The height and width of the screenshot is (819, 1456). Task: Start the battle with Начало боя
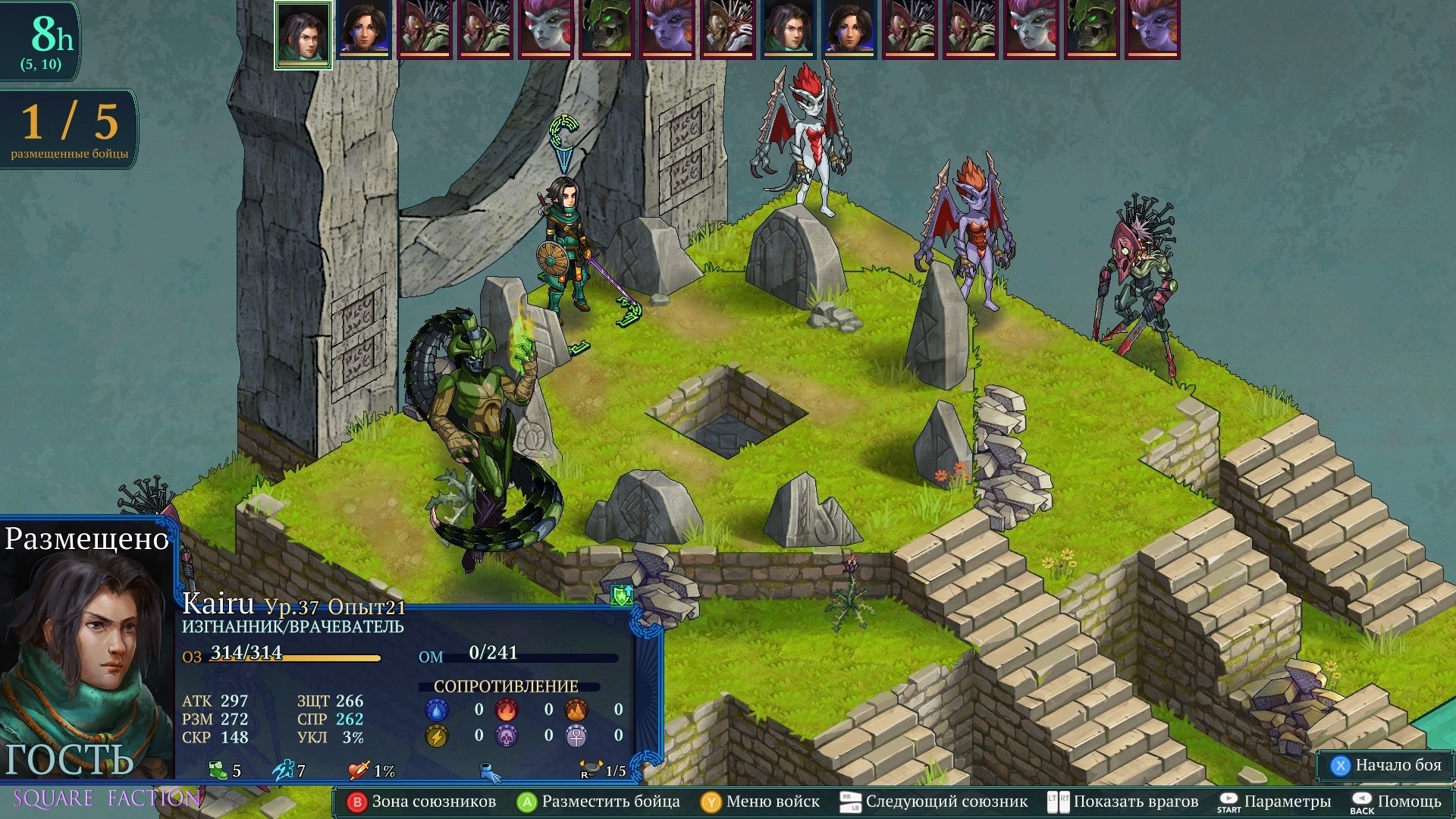1387,765
